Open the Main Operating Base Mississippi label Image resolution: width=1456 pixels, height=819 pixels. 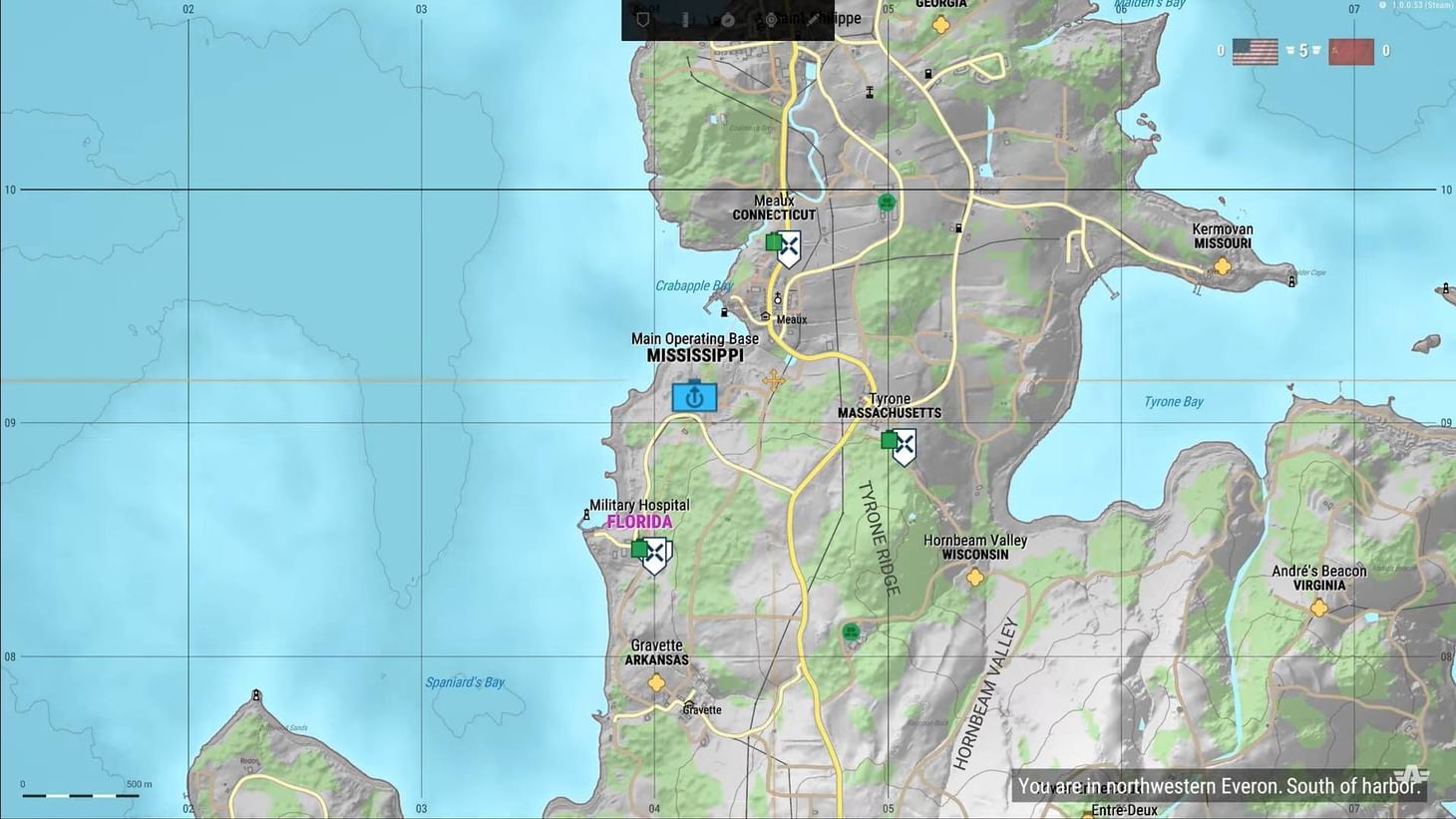(695, 346)
